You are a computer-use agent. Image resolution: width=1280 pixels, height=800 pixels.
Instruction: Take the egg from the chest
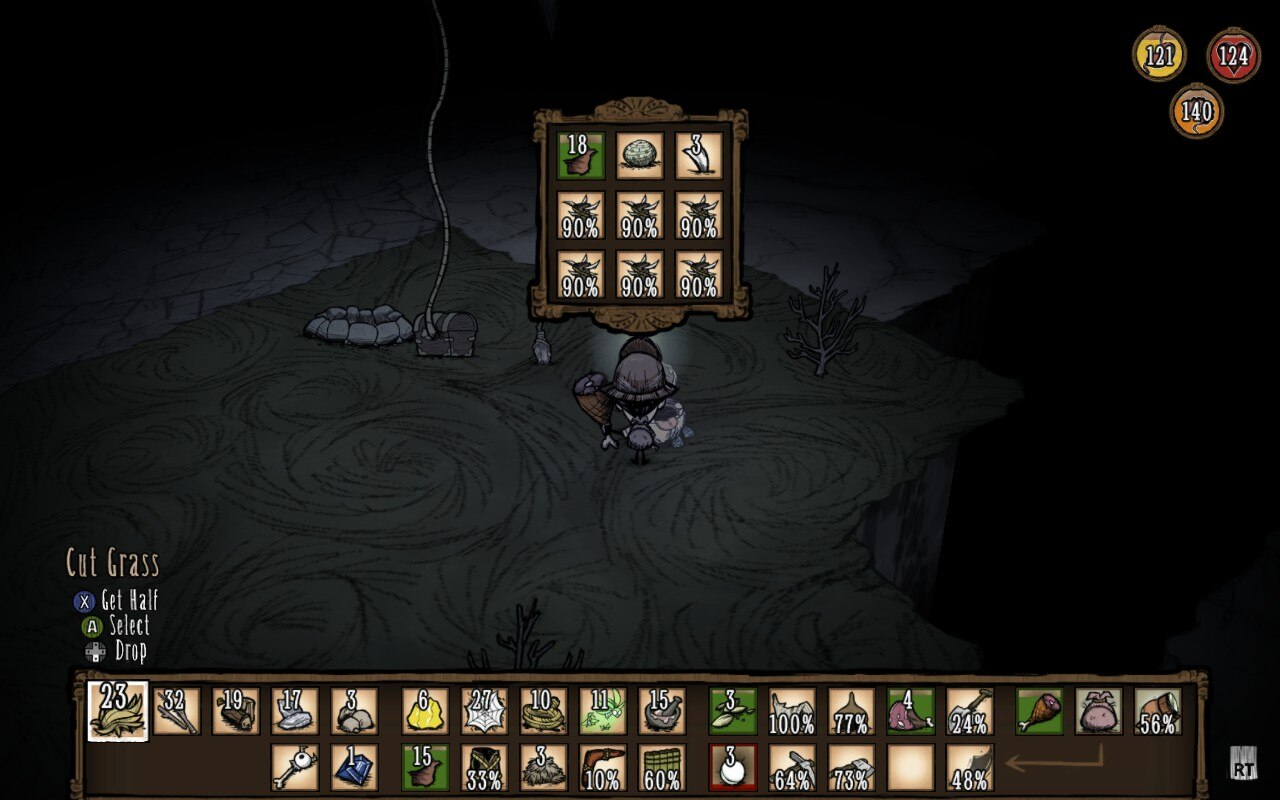pyautogui.click(x=640, y=156)
